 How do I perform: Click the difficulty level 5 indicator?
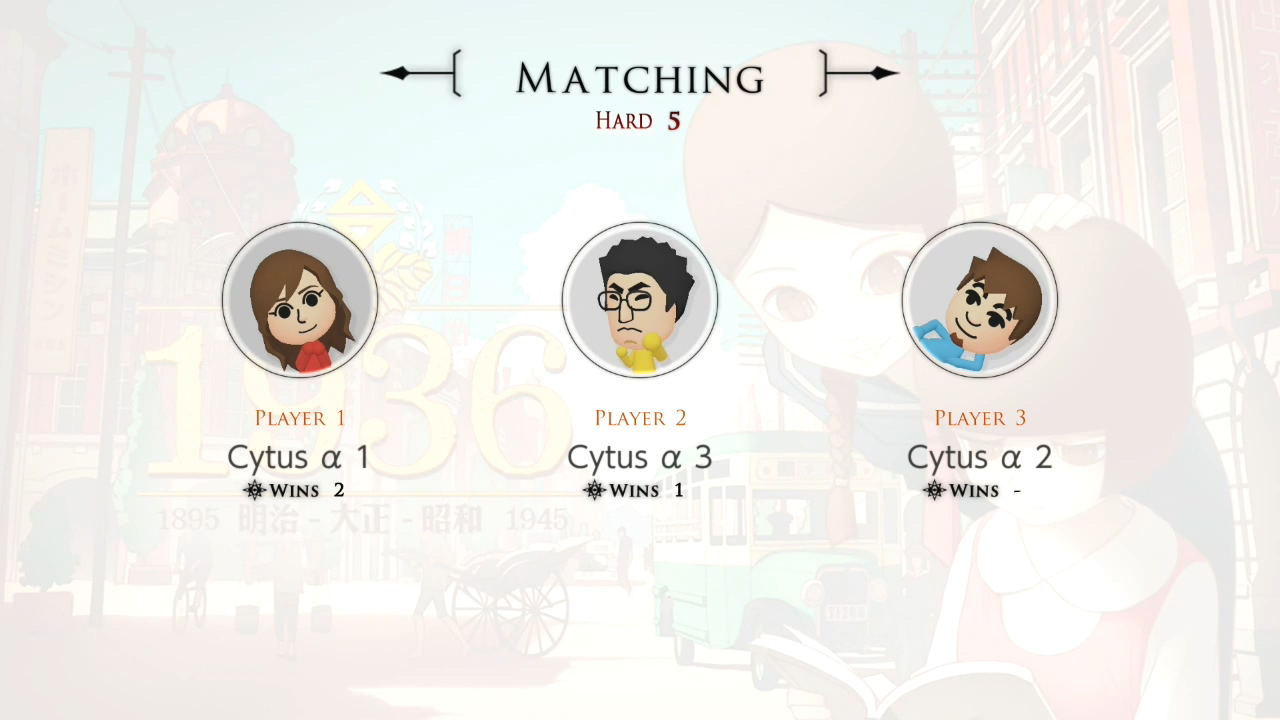672,120
